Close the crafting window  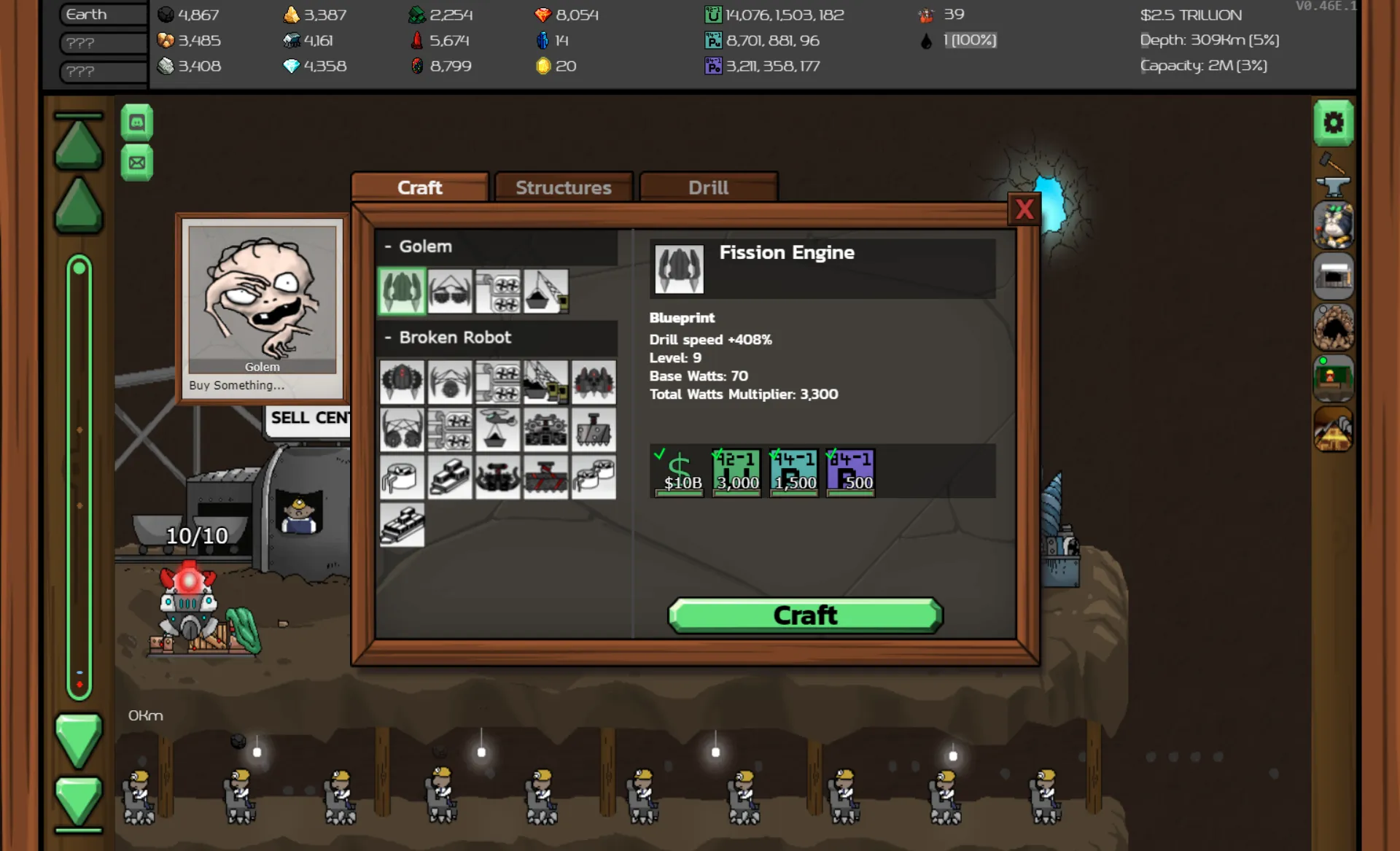tap(1024, 210)
